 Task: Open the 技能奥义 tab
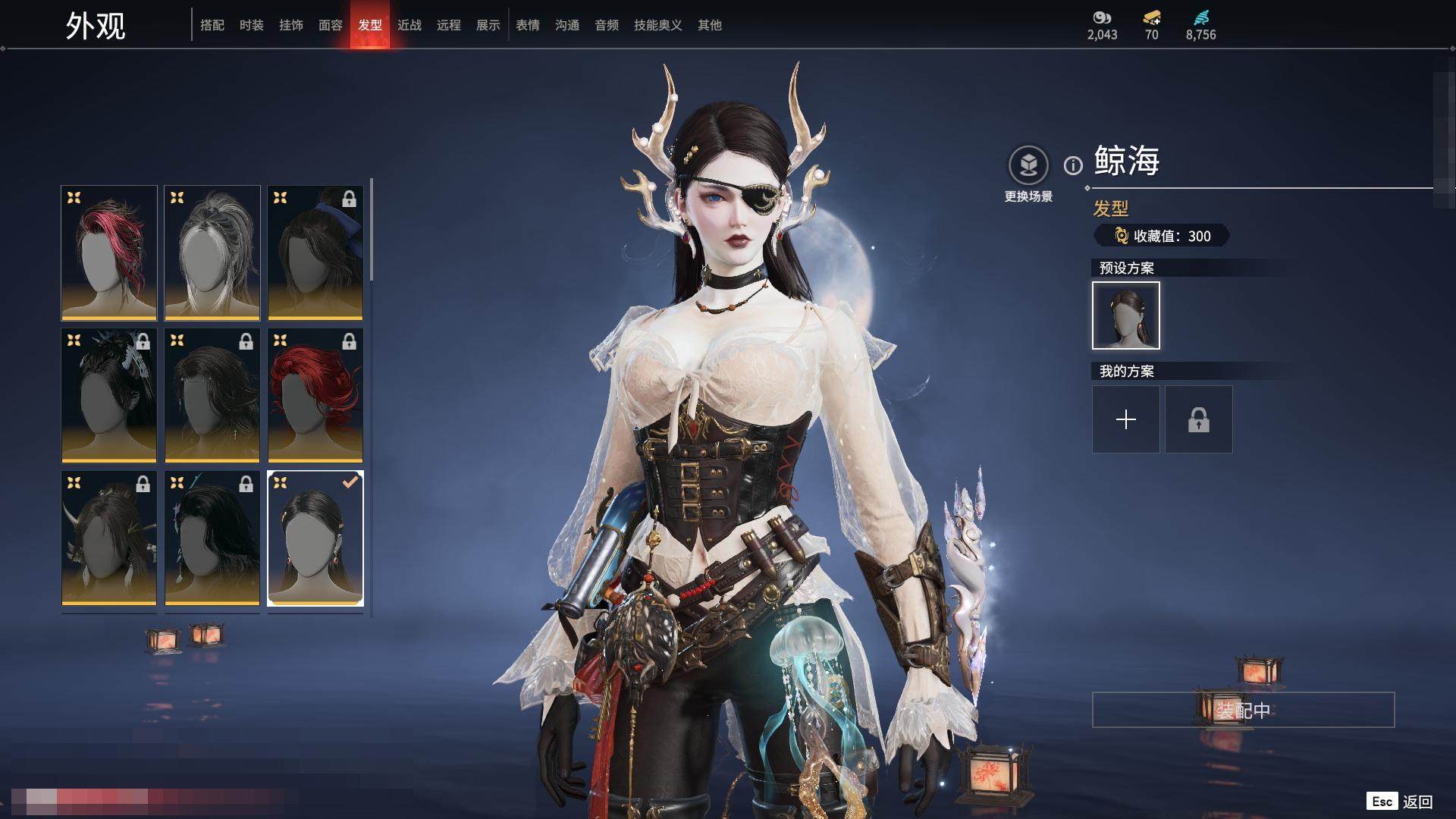coord(658,25)
